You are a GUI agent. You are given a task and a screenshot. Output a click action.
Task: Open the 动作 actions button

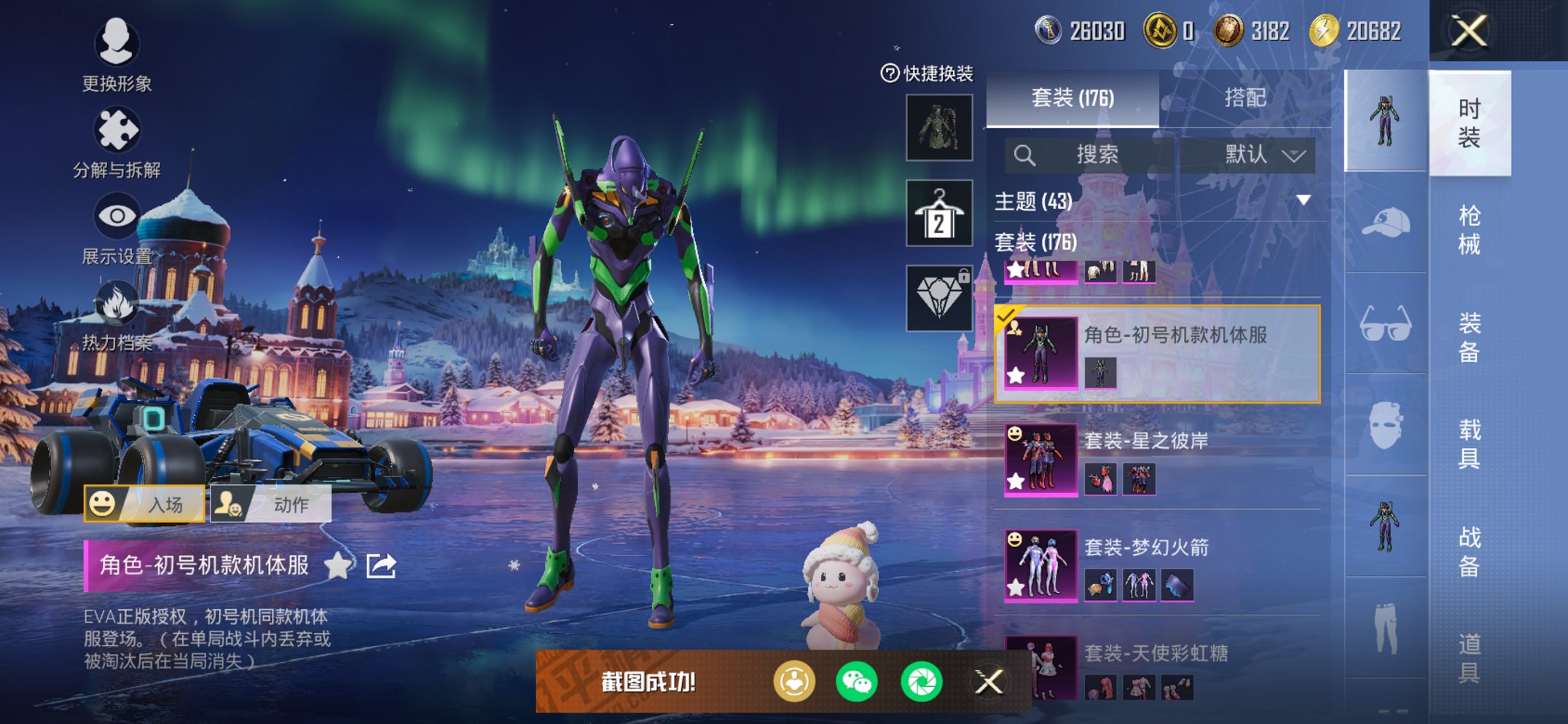pyautogui.click(x=271, y=504)
